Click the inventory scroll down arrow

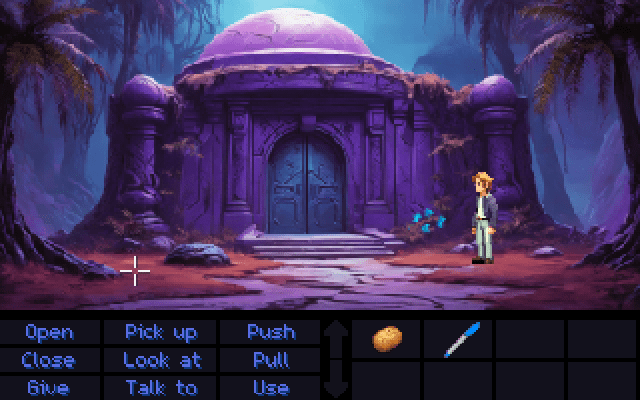pos(336,380)
